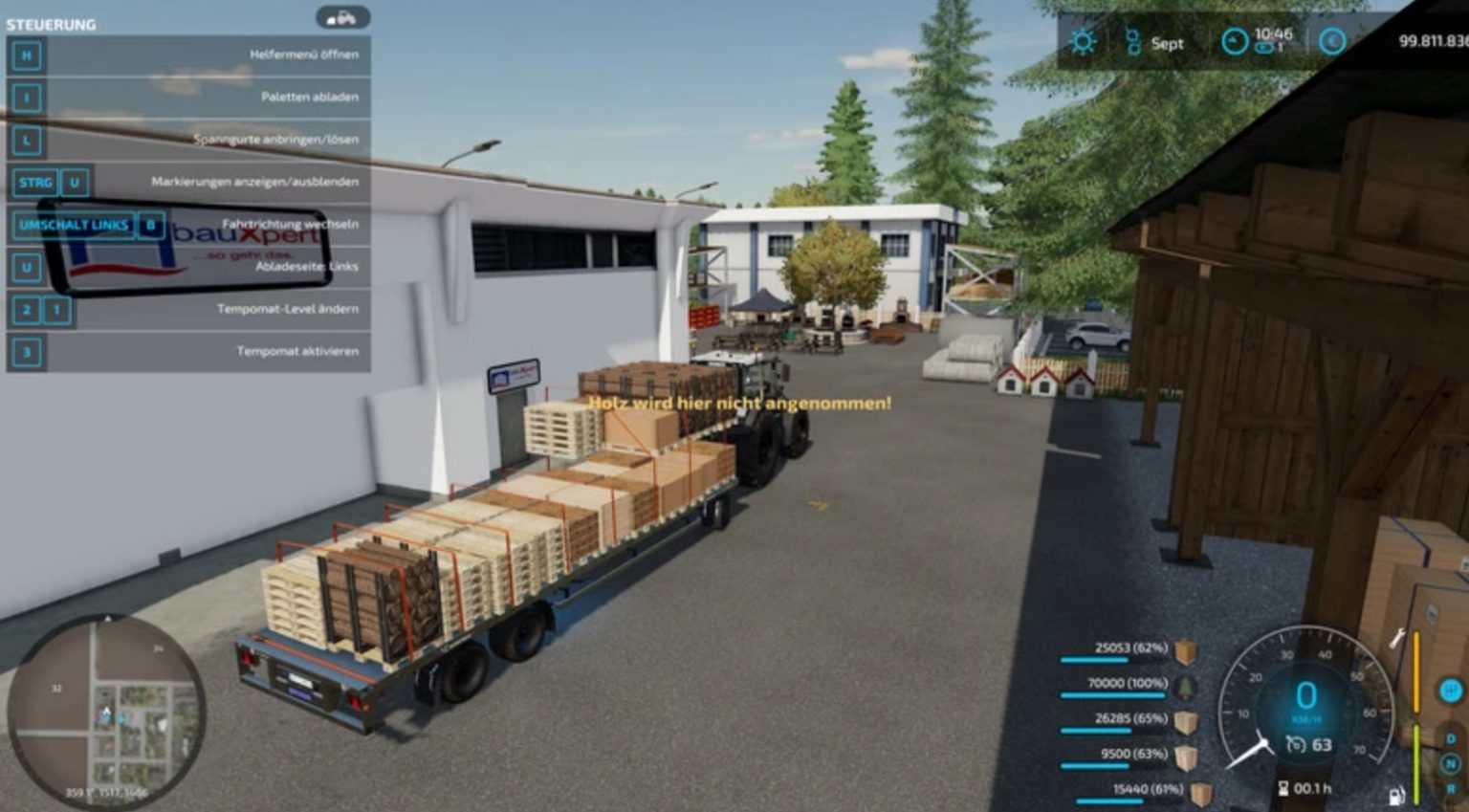
Task: Click the fuel pump icon under the speedometer
Action: click(x=1395, y=796)
